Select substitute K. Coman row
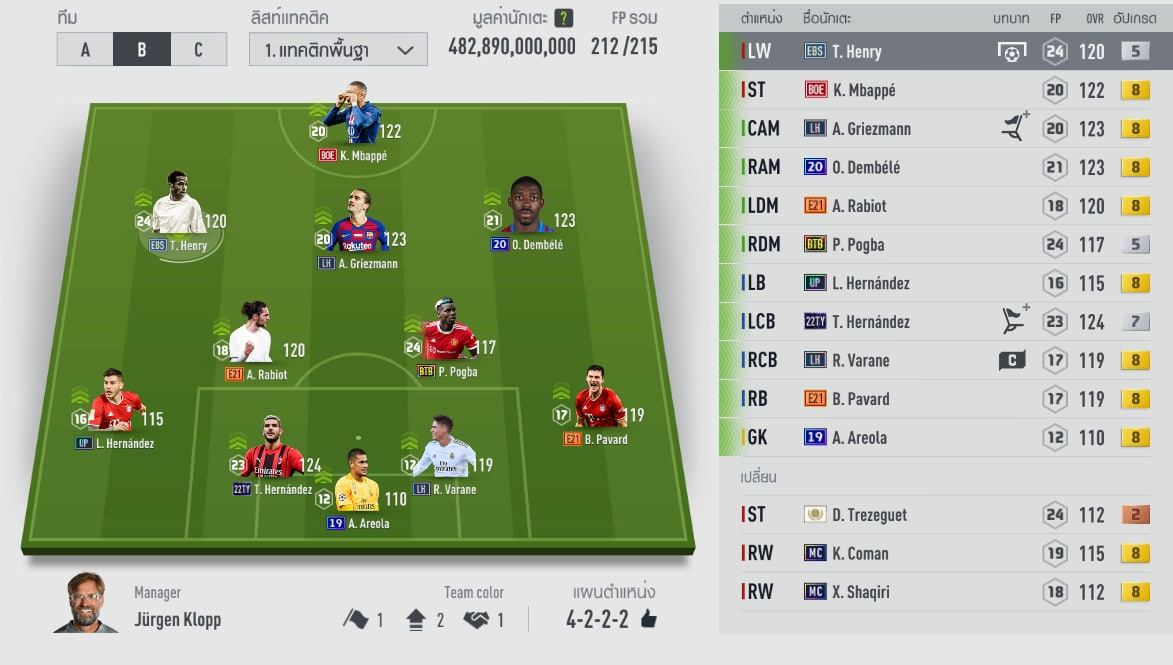Screen dimensions: 1173x665 tap(943, 553)
